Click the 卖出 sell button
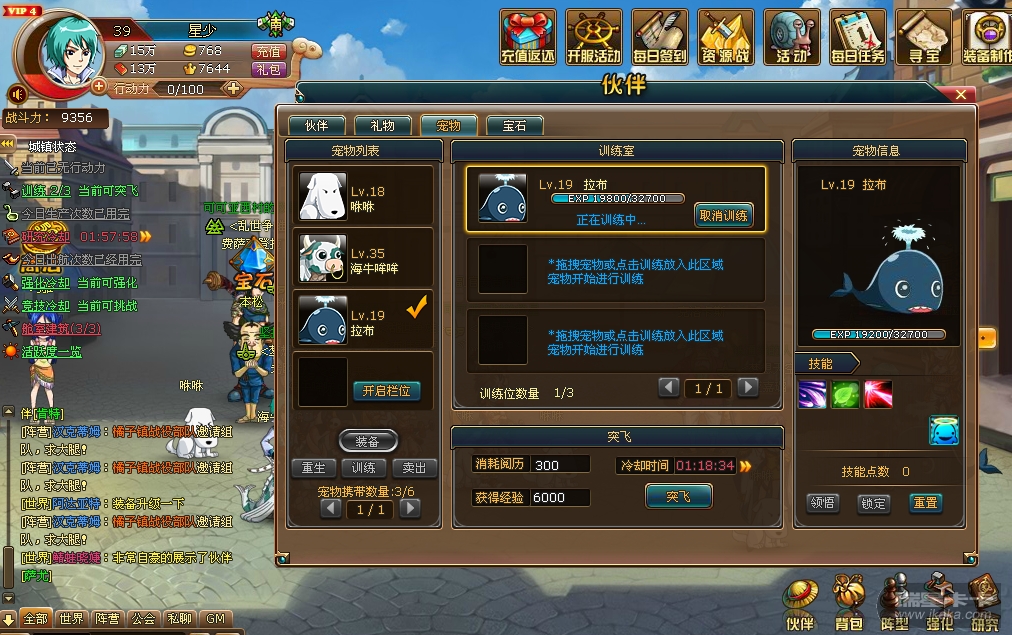The image size is (1012, 635). click(x=414, y=468)
